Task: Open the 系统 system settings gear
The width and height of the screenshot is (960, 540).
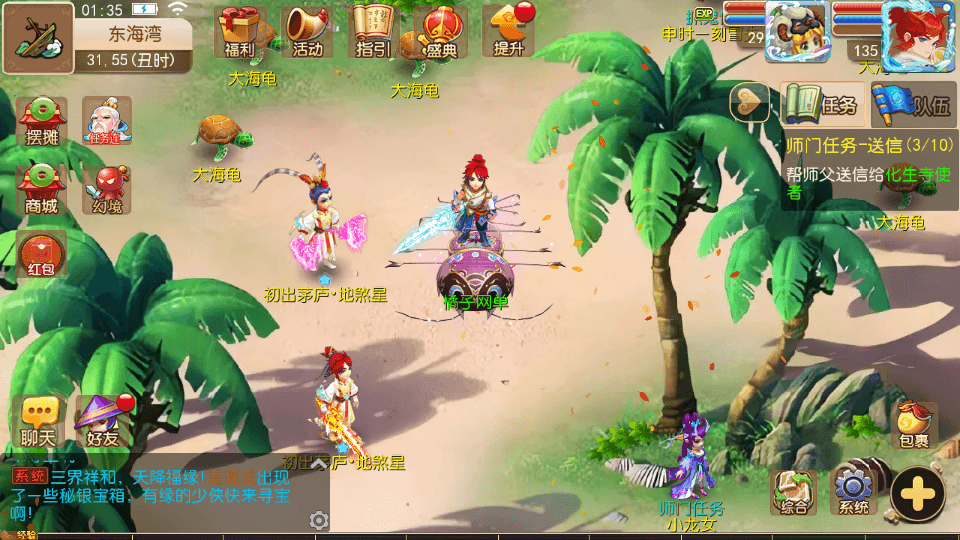Action: [x=853, y=492]
